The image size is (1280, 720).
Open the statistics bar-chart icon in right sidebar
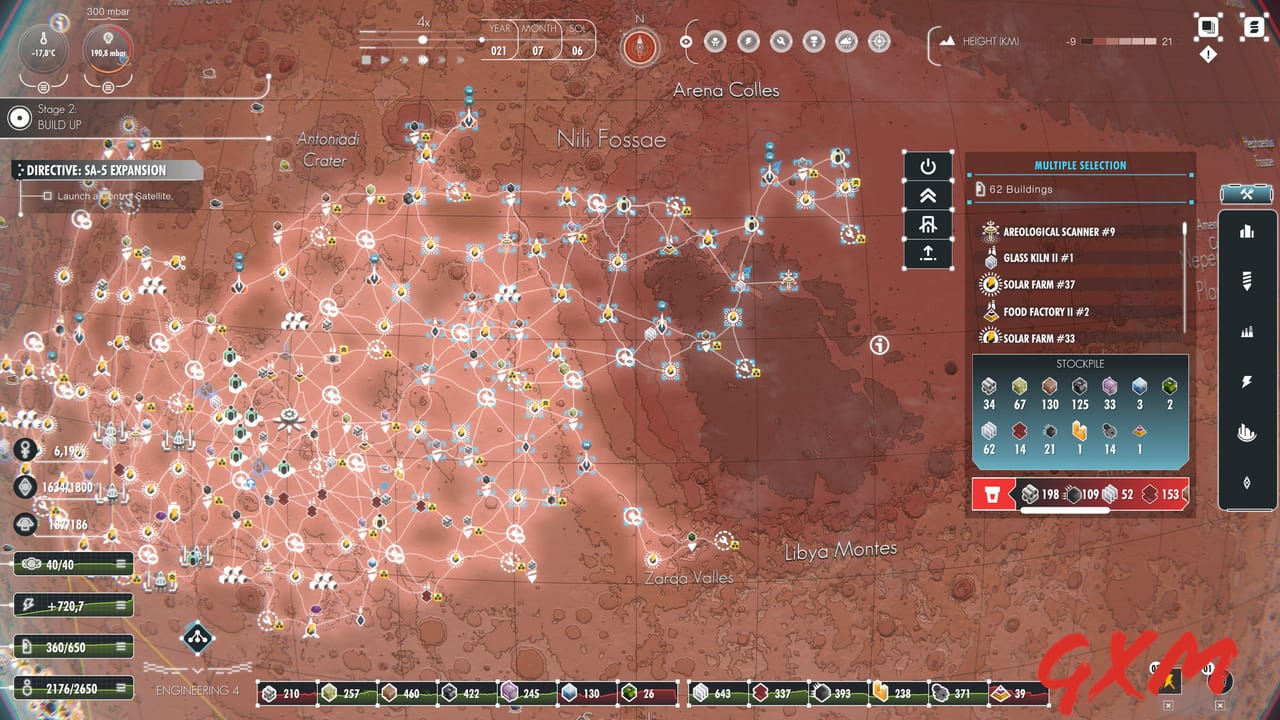point(1246,231)
